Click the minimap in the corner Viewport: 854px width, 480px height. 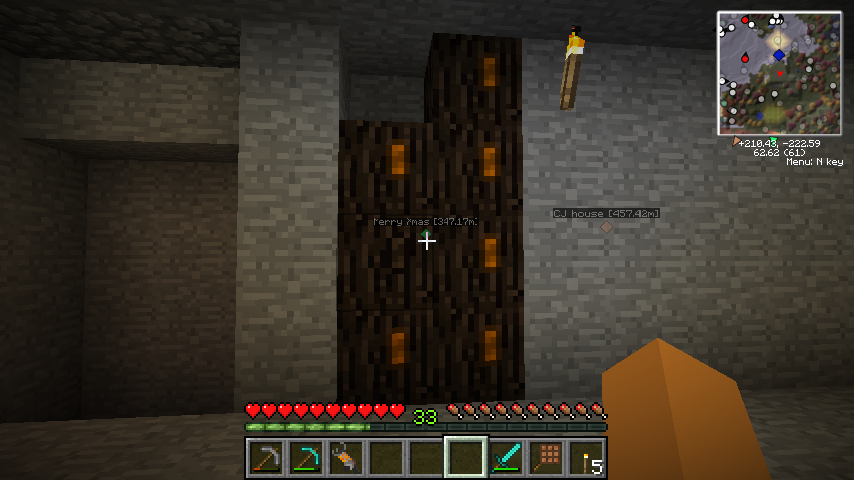779,73
